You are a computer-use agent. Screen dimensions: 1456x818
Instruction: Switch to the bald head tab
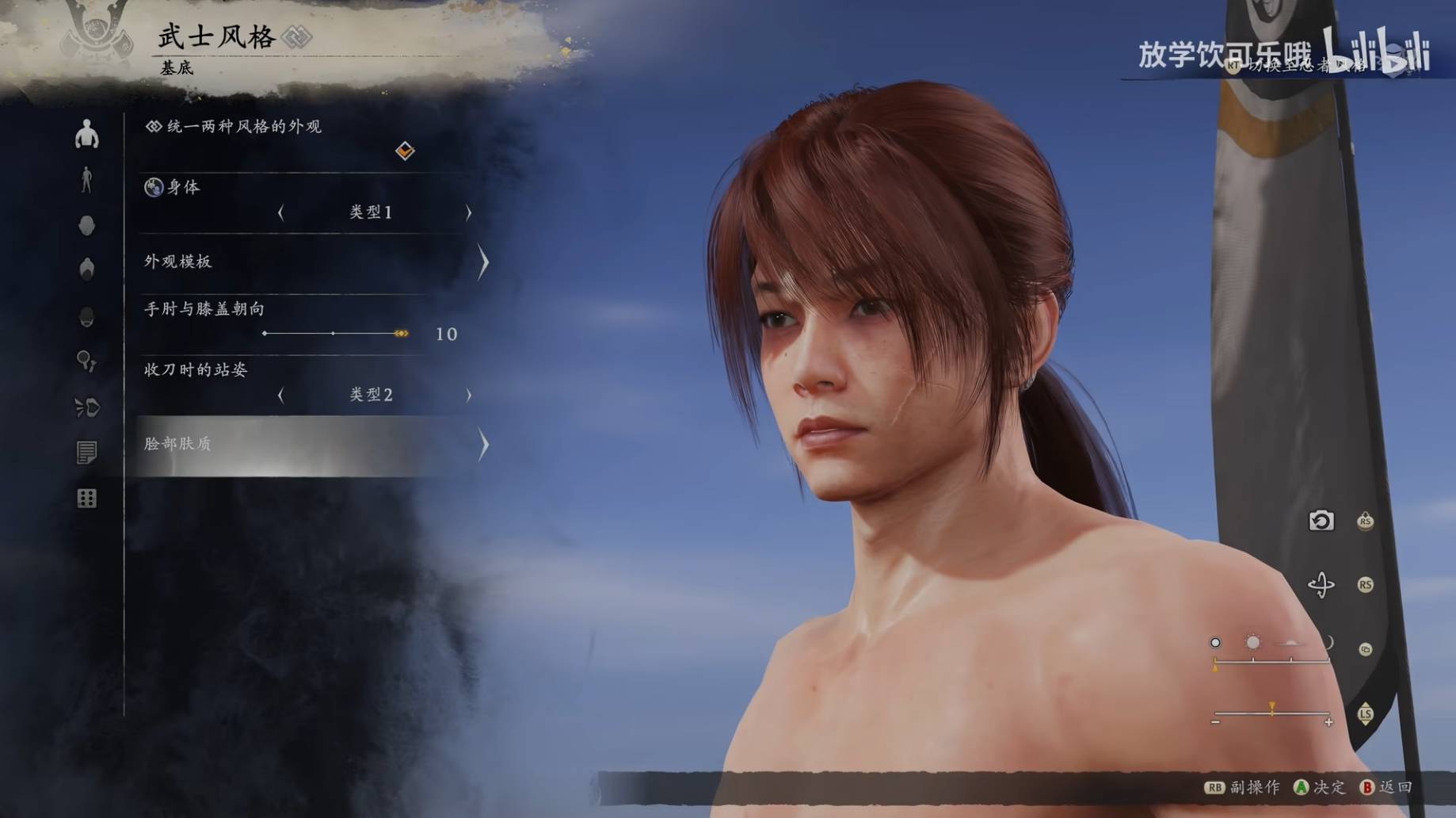pyautogui.click(x=87, y=226)
